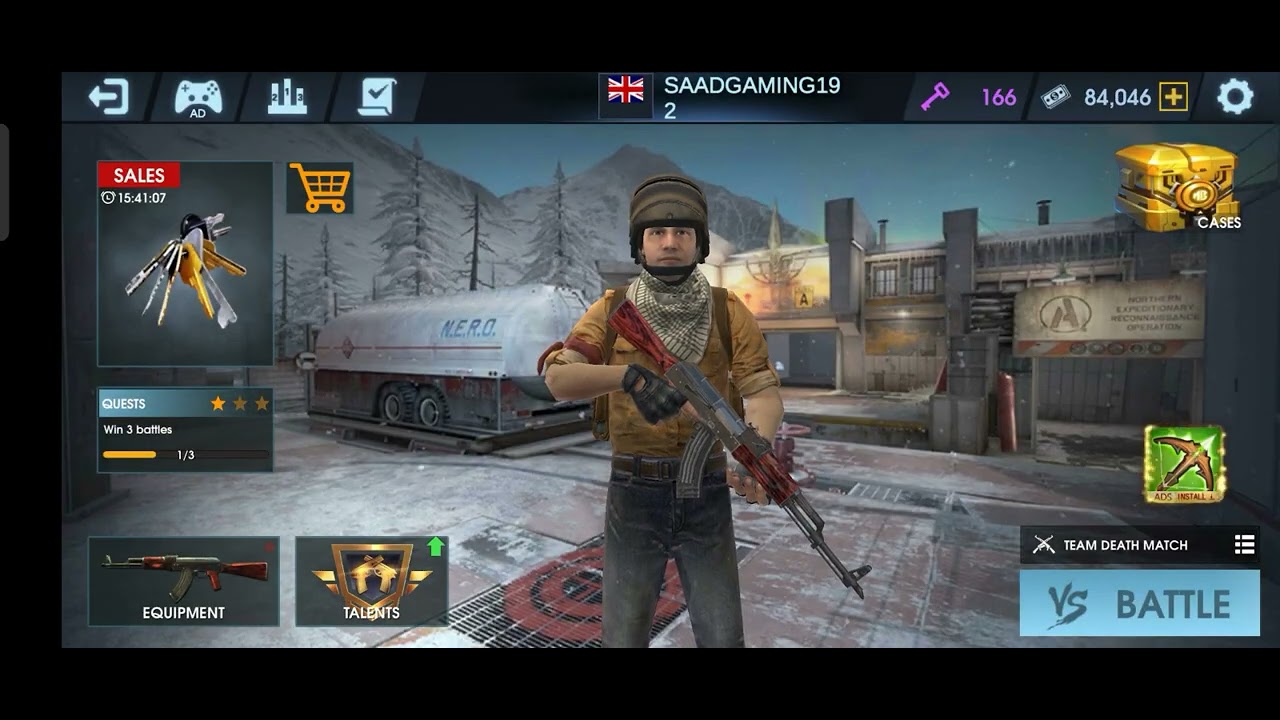Open the golden Cases chest
Image resolution: width=1280 pixels, height=720 pixels.
[1177, 187]
